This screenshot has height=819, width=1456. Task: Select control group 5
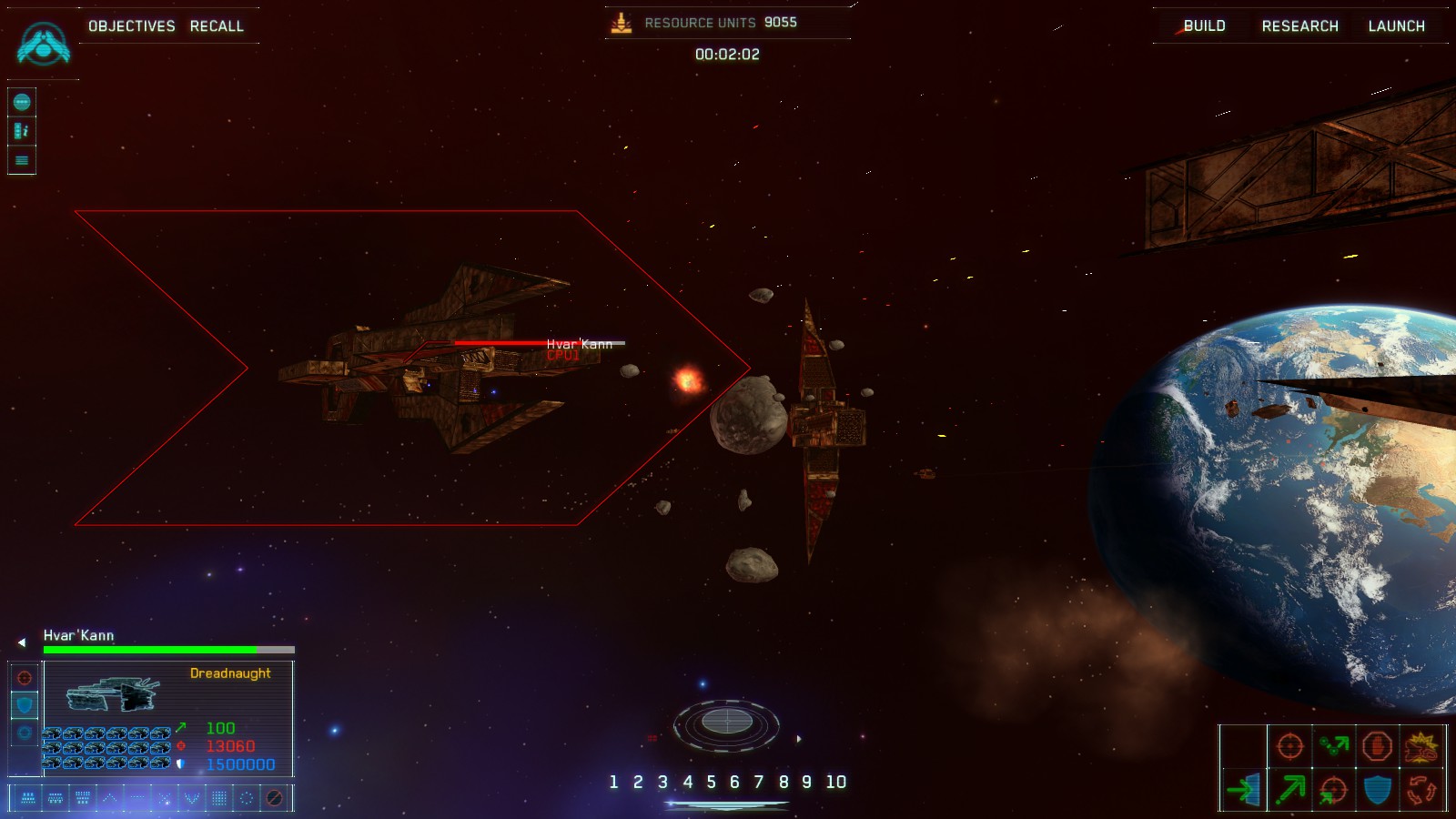click(x=711, y=782)
